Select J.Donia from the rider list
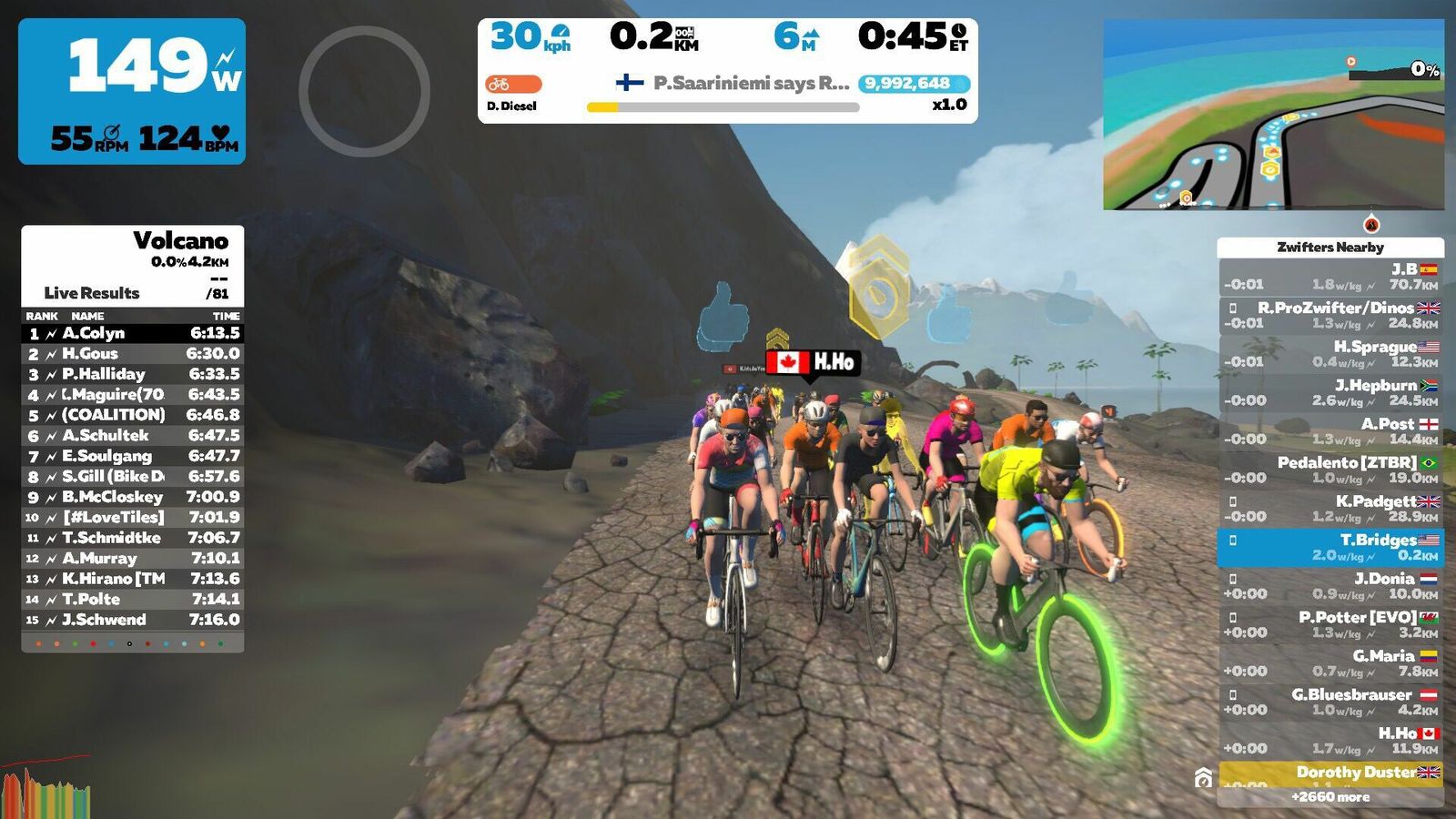Image resolution: width=1456 pixels, height=819 pixels. (1330, 586)
